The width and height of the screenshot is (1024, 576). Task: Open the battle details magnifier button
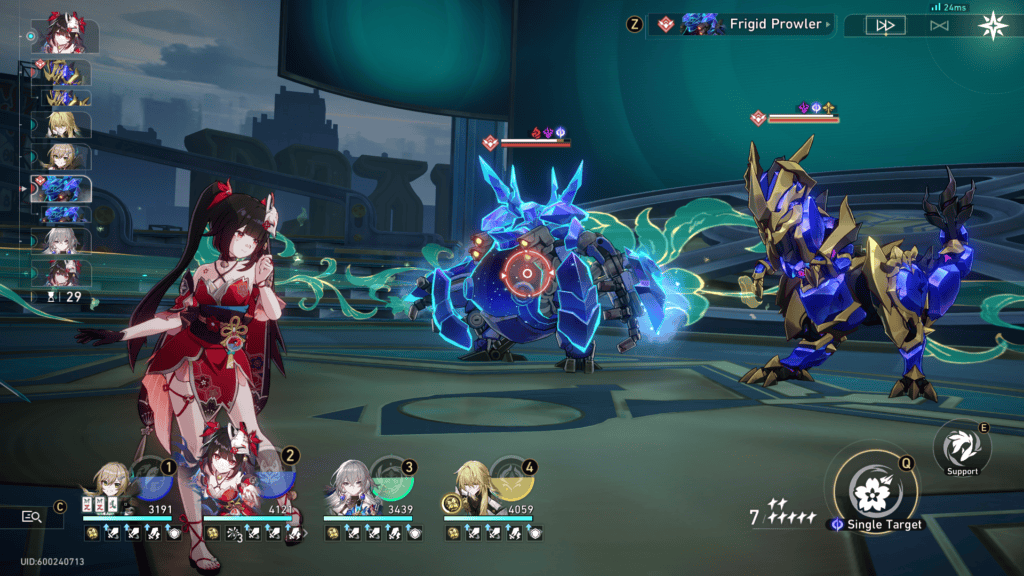pos(32,516)
